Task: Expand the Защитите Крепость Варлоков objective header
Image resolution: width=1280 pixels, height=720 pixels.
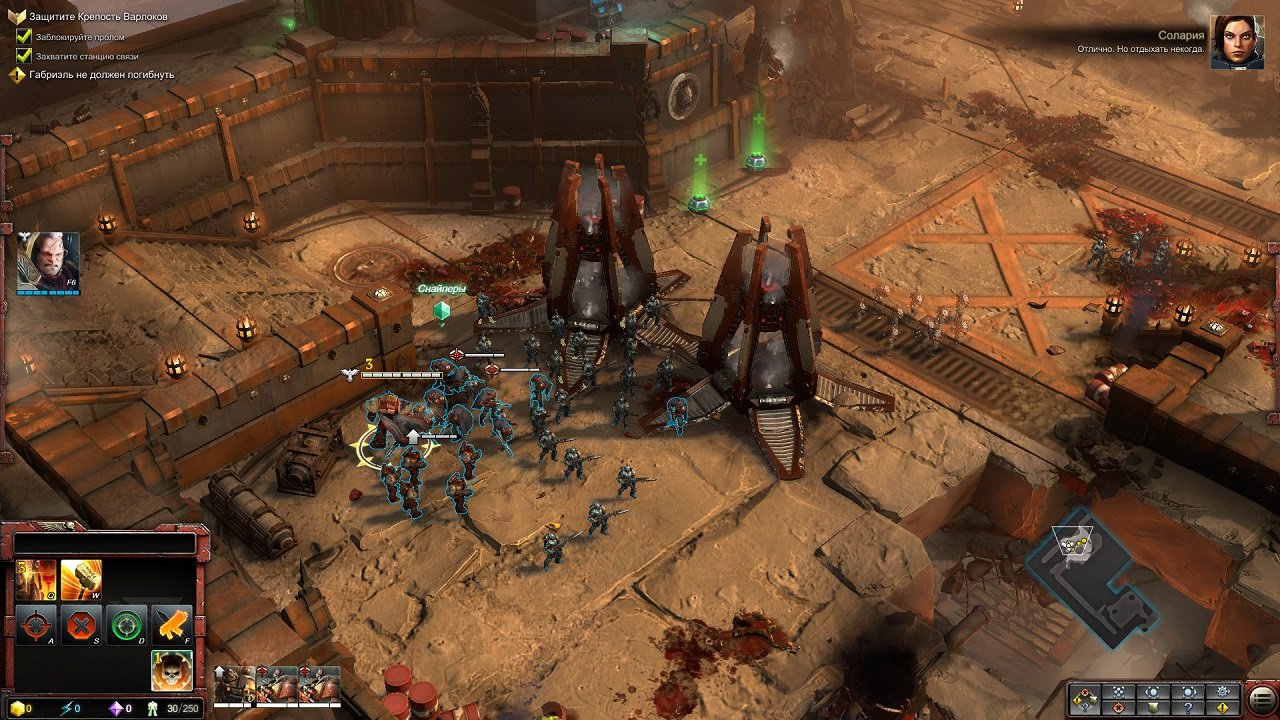Action: [x=15, y=14]
